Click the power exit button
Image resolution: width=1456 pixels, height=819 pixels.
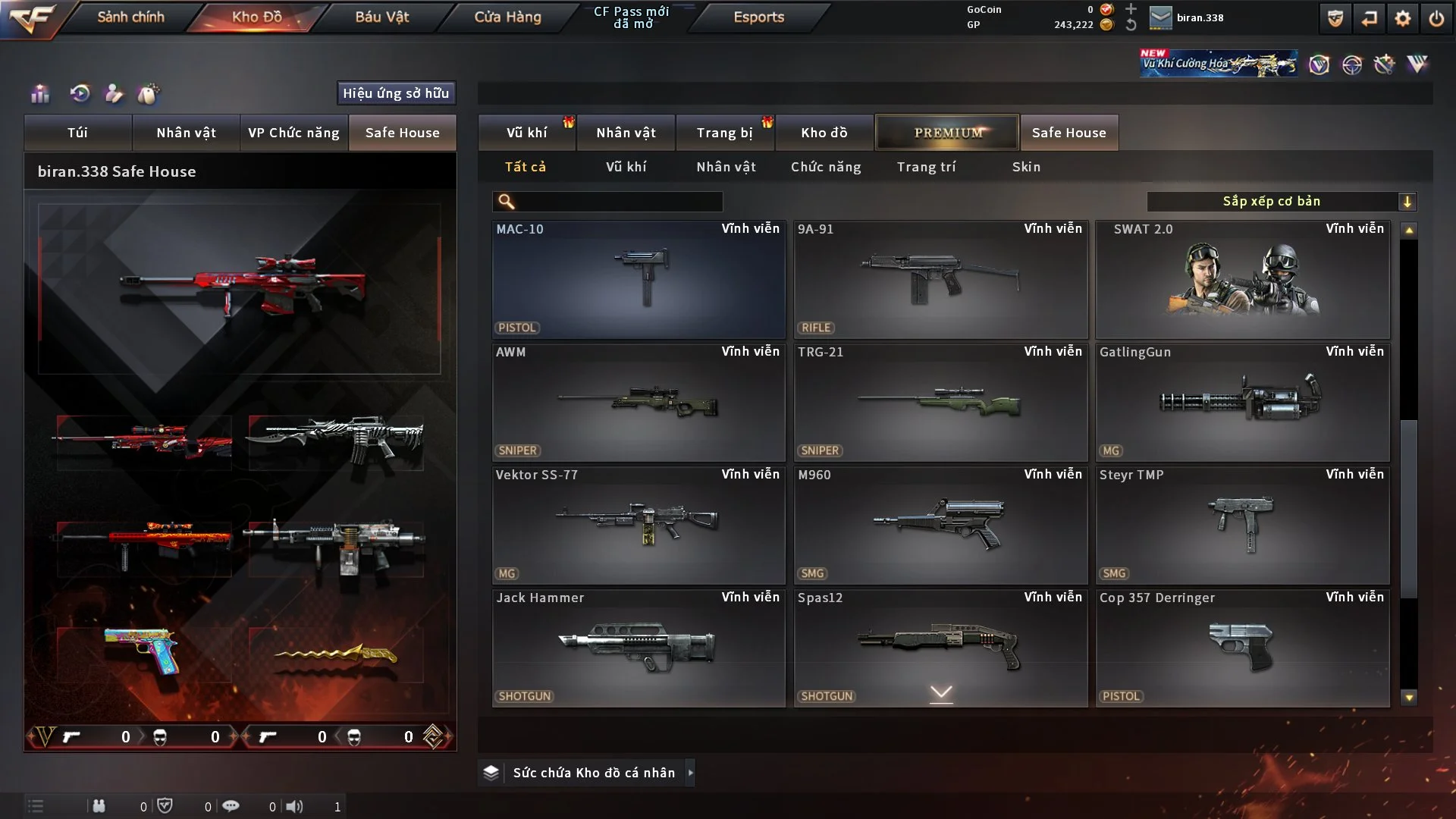(1436, 18)
